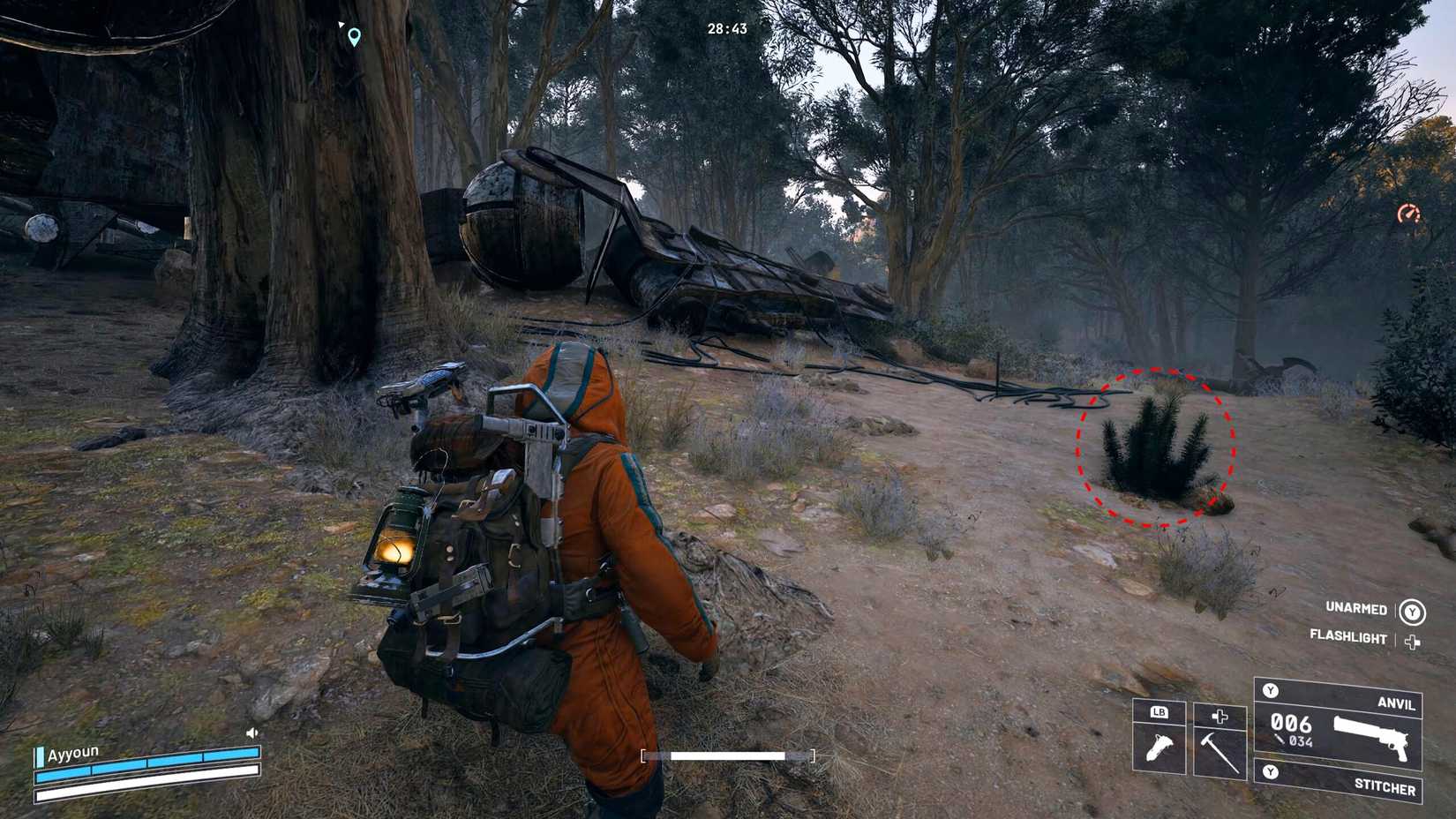Click the mission timer showing 28:43
This screenshot has height=819, width=1456.
pos(725,26)
